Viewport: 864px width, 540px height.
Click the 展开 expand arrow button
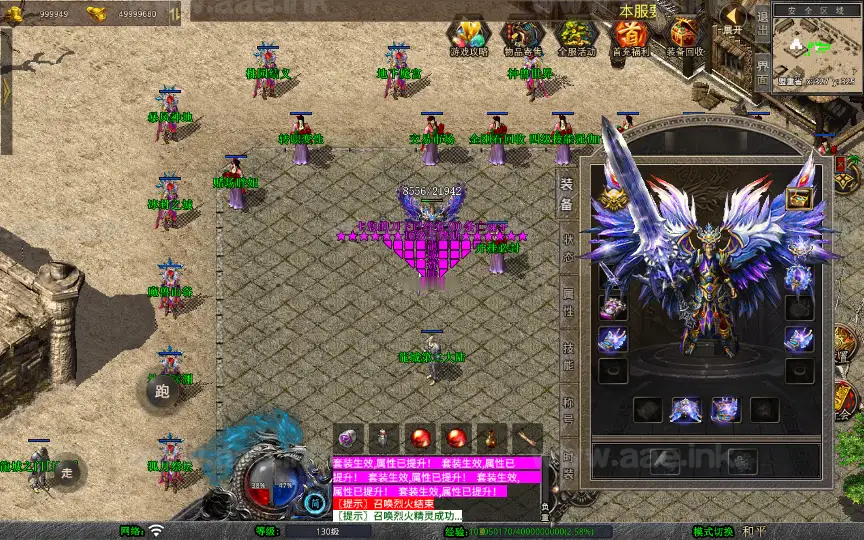(x=734, y=18)
